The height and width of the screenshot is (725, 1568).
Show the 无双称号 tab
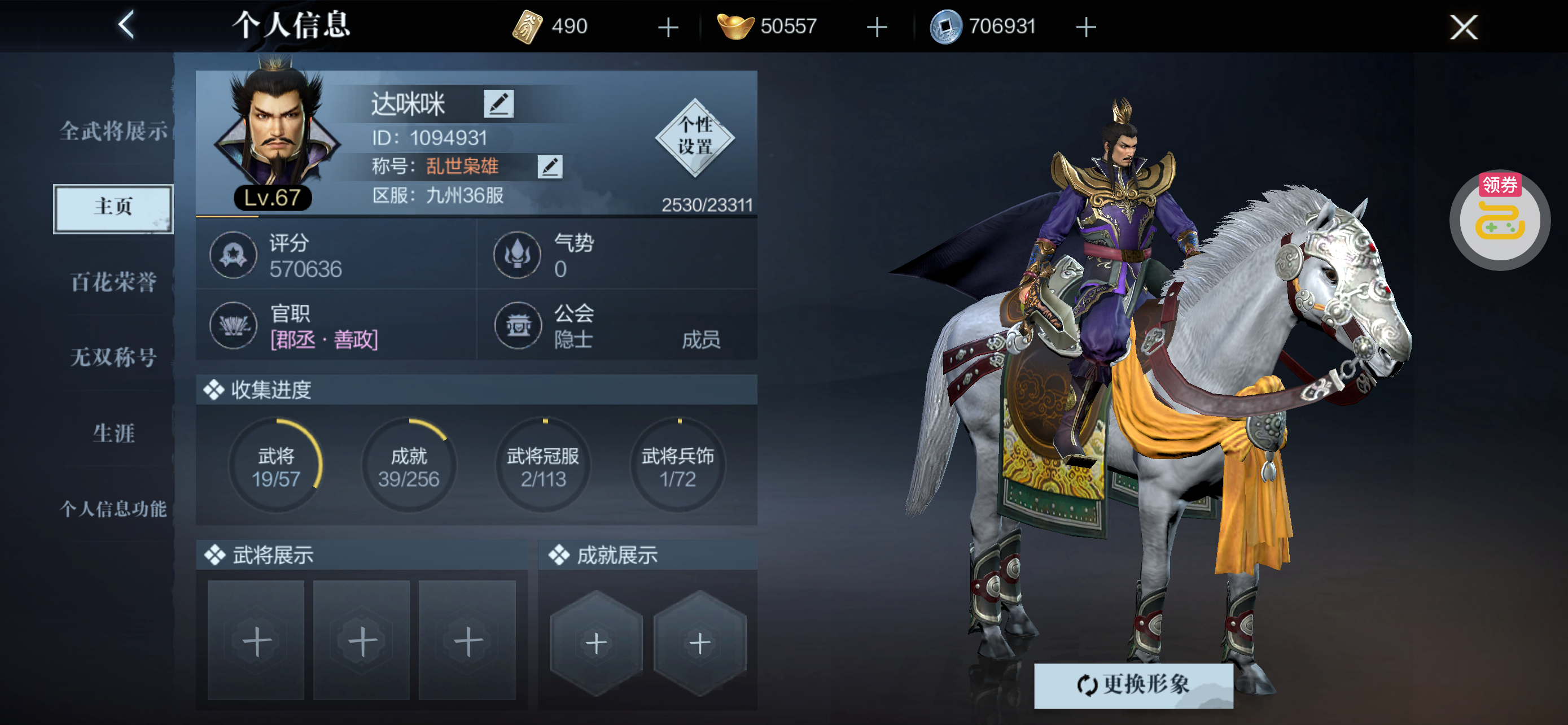(x=113, y=357)
